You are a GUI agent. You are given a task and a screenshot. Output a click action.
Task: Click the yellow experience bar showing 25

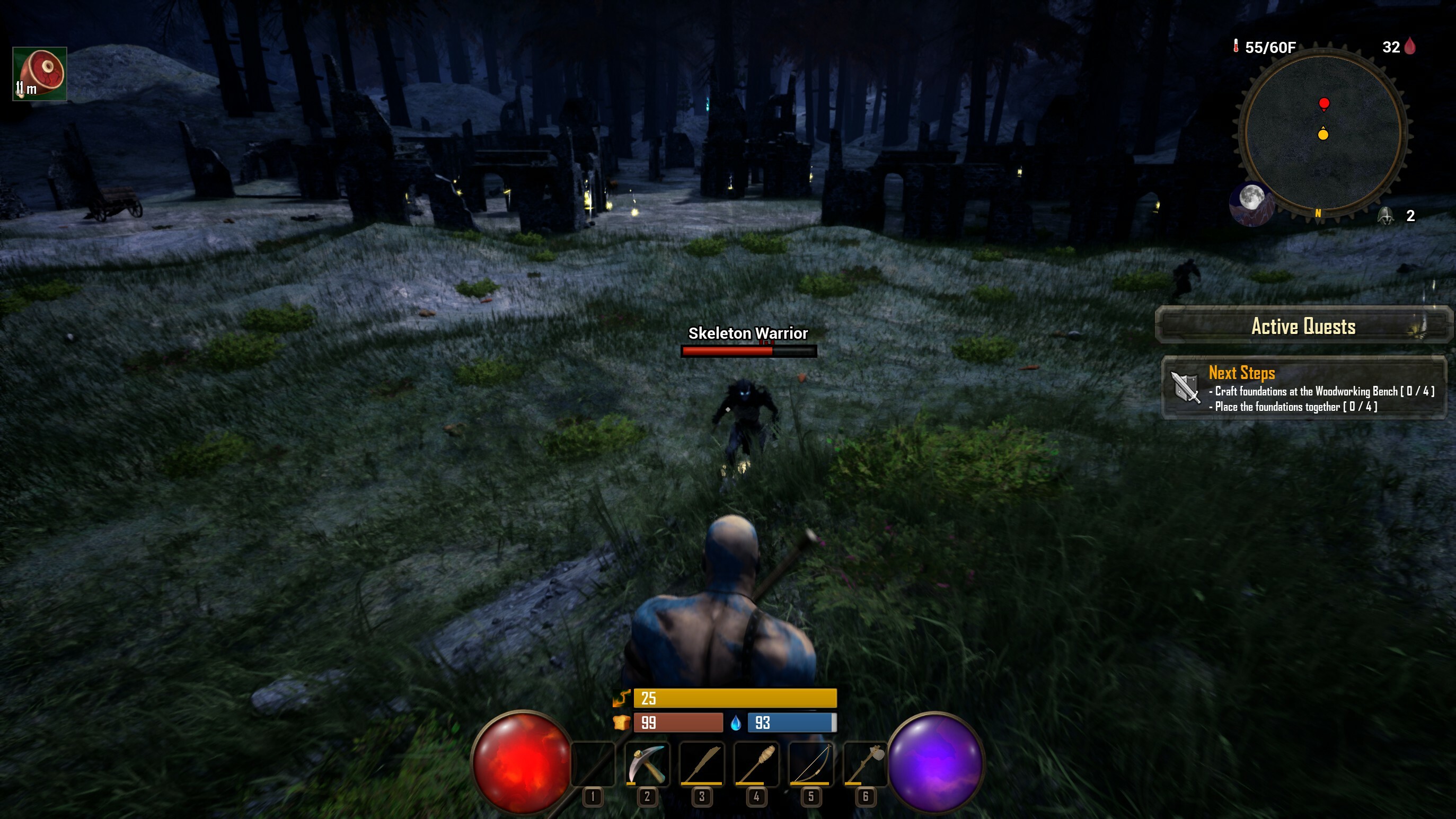735,698
